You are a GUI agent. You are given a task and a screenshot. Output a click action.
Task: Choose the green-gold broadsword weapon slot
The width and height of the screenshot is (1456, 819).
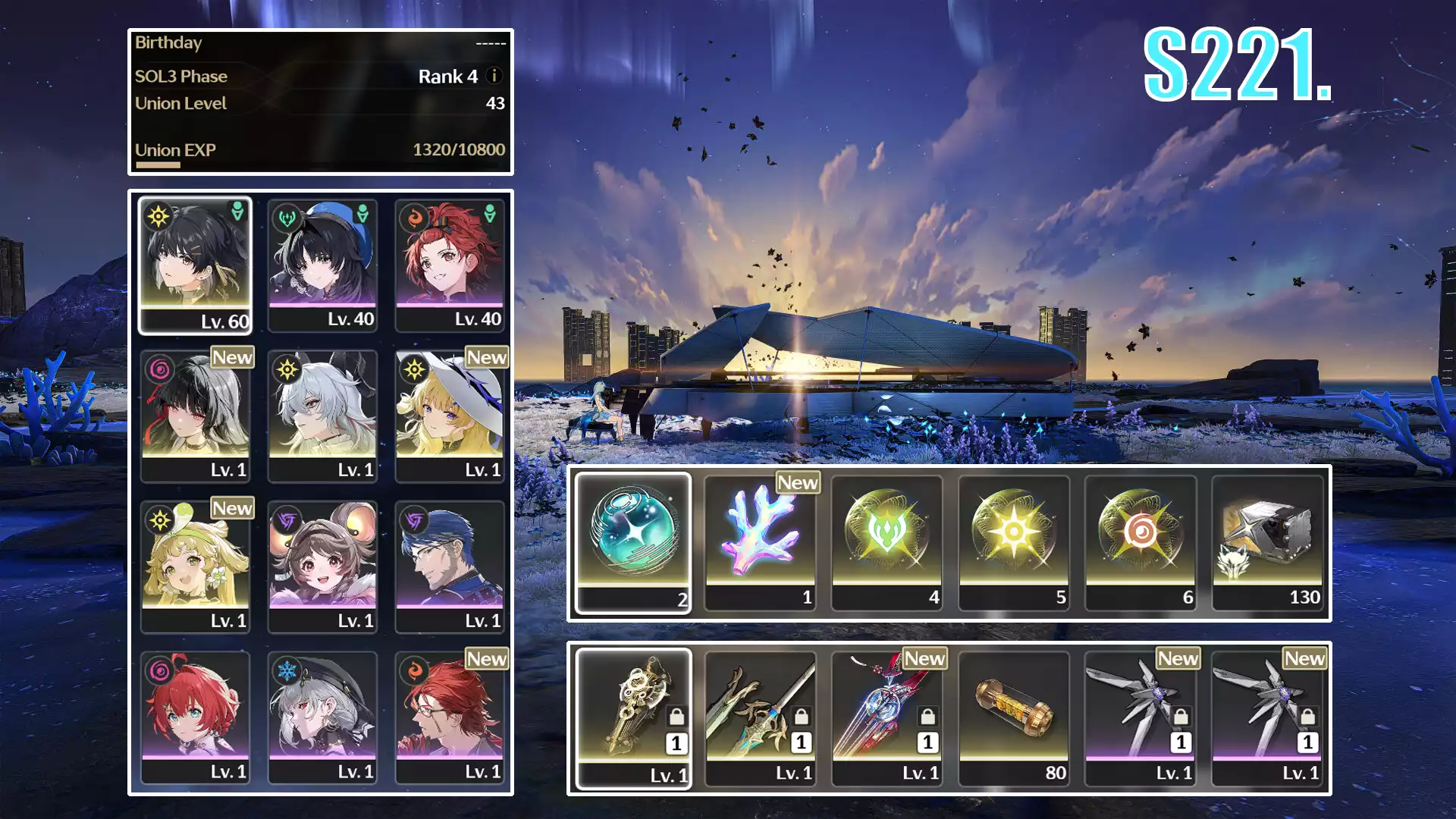pyautogui.click(x=761, y=717)
